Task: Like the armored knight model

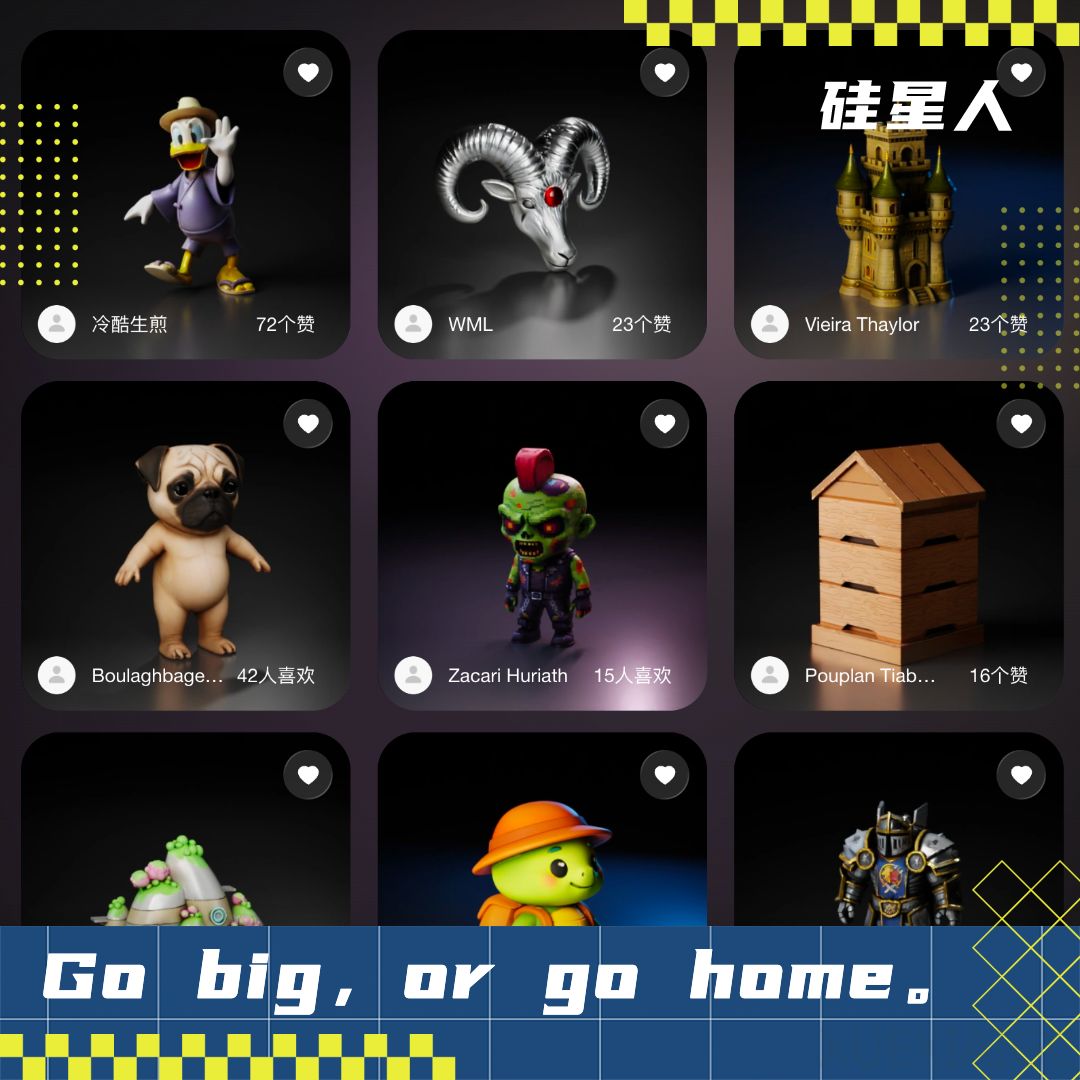Action: [x=1021, y=775]
